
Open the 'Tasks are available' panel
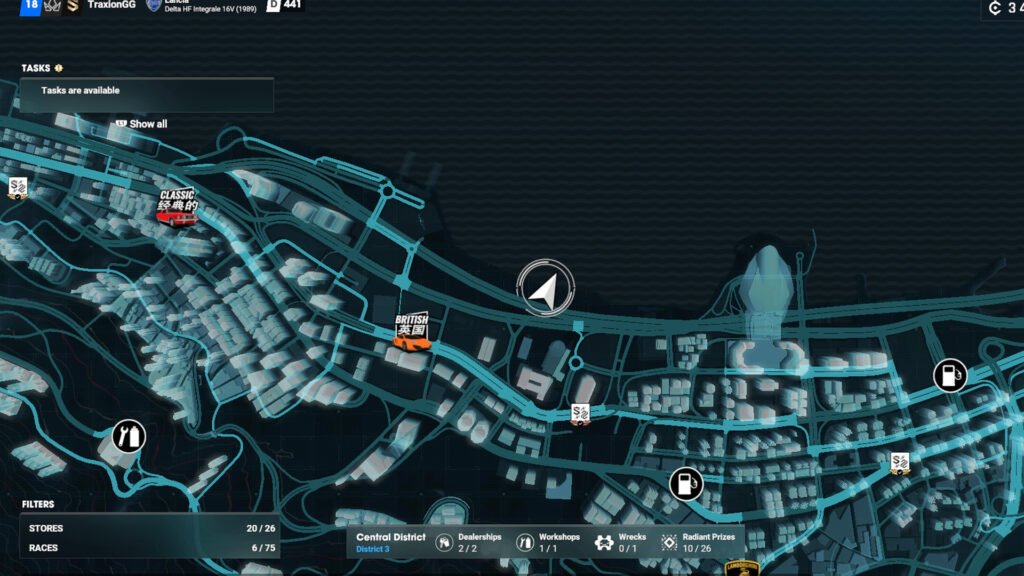tap(146, 91)
